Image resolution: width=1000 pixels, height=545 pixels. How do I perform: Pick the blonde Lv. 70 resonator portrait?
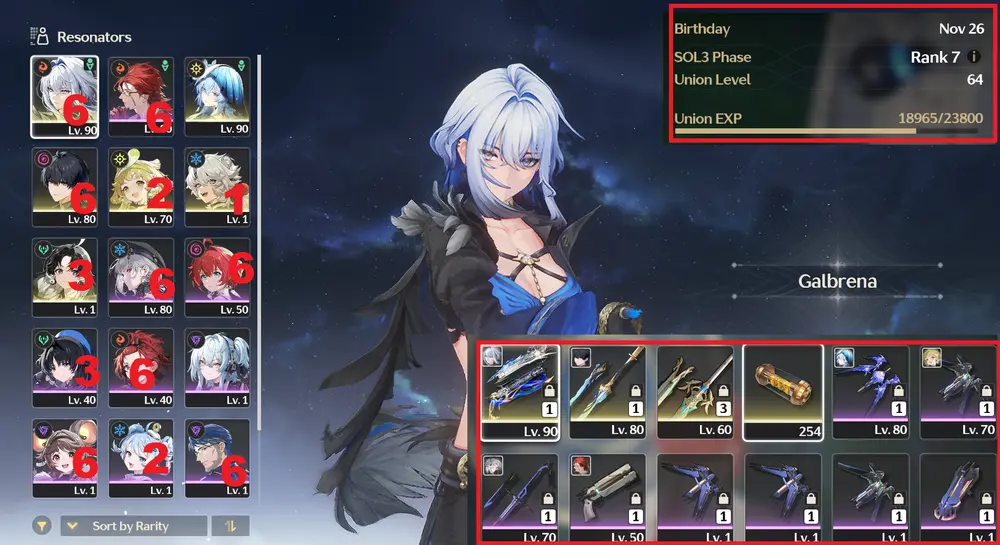pos(141,187)
